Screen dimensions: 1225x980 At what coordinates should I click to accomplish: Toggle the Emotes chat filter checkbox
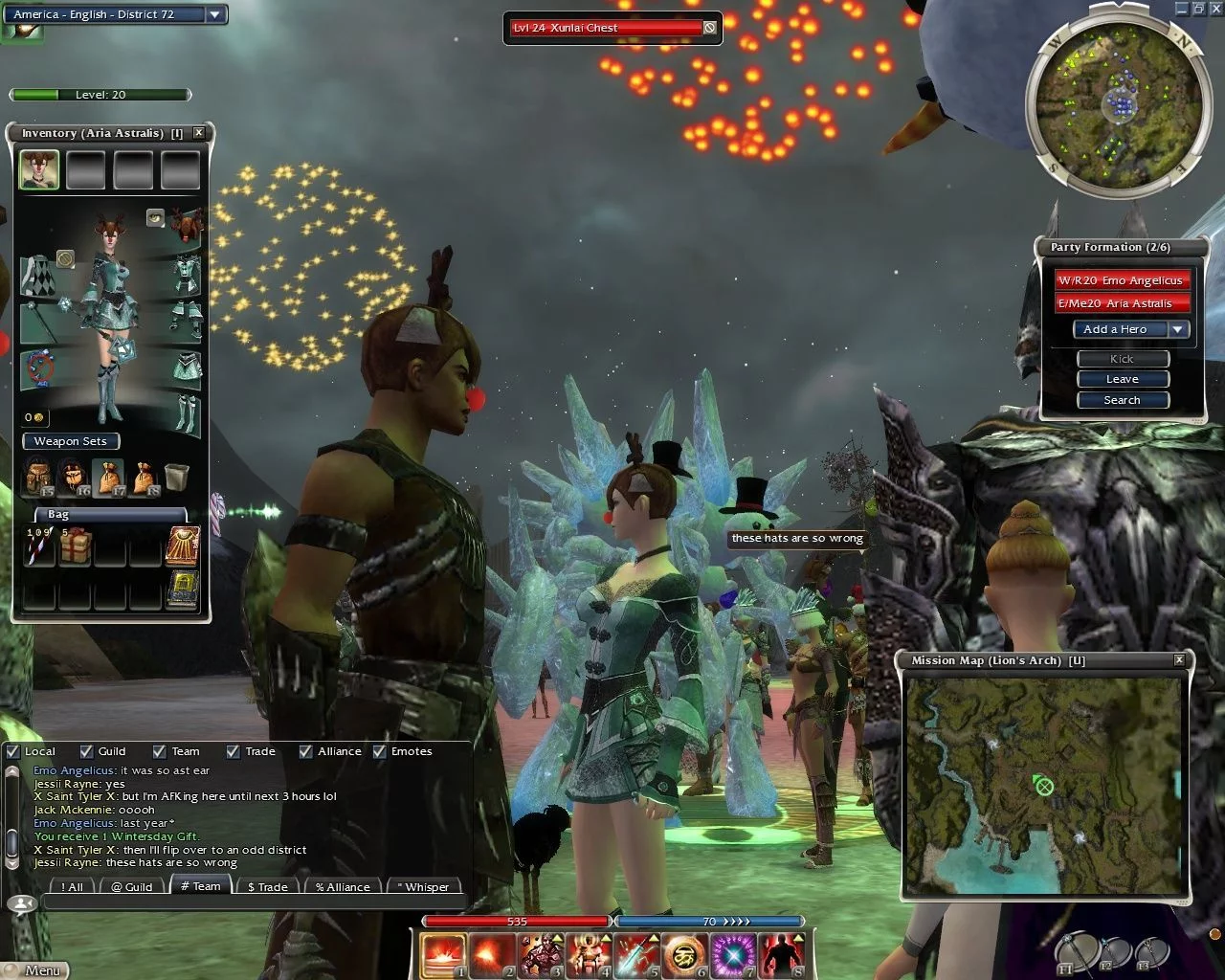click(x=380, y=751)
